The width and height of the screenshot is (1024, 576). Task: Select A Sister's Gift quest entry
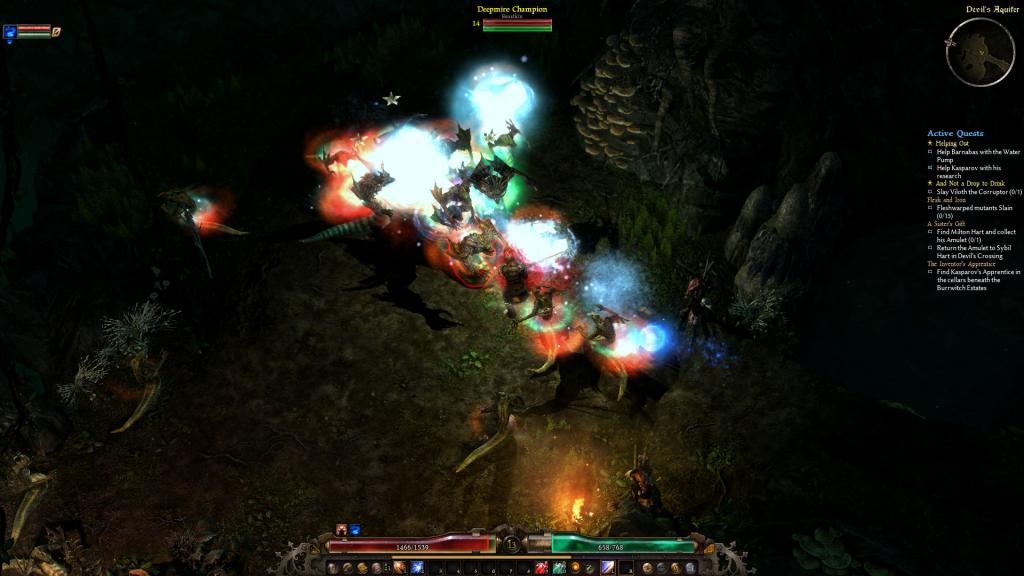point(946,223)
